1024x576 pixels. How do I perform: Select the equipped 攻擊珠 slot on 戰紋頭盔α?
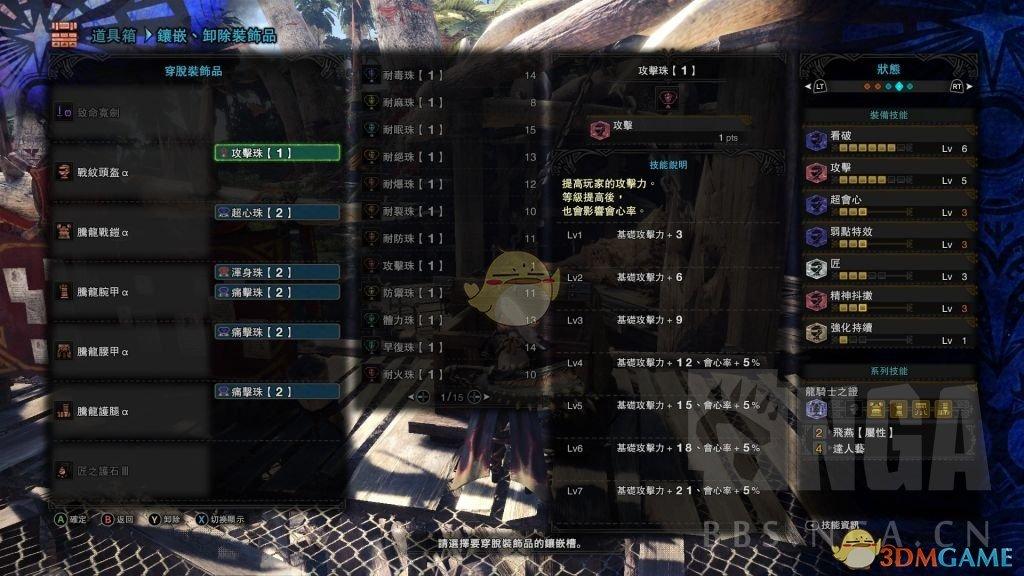click(x=277, y=153)
